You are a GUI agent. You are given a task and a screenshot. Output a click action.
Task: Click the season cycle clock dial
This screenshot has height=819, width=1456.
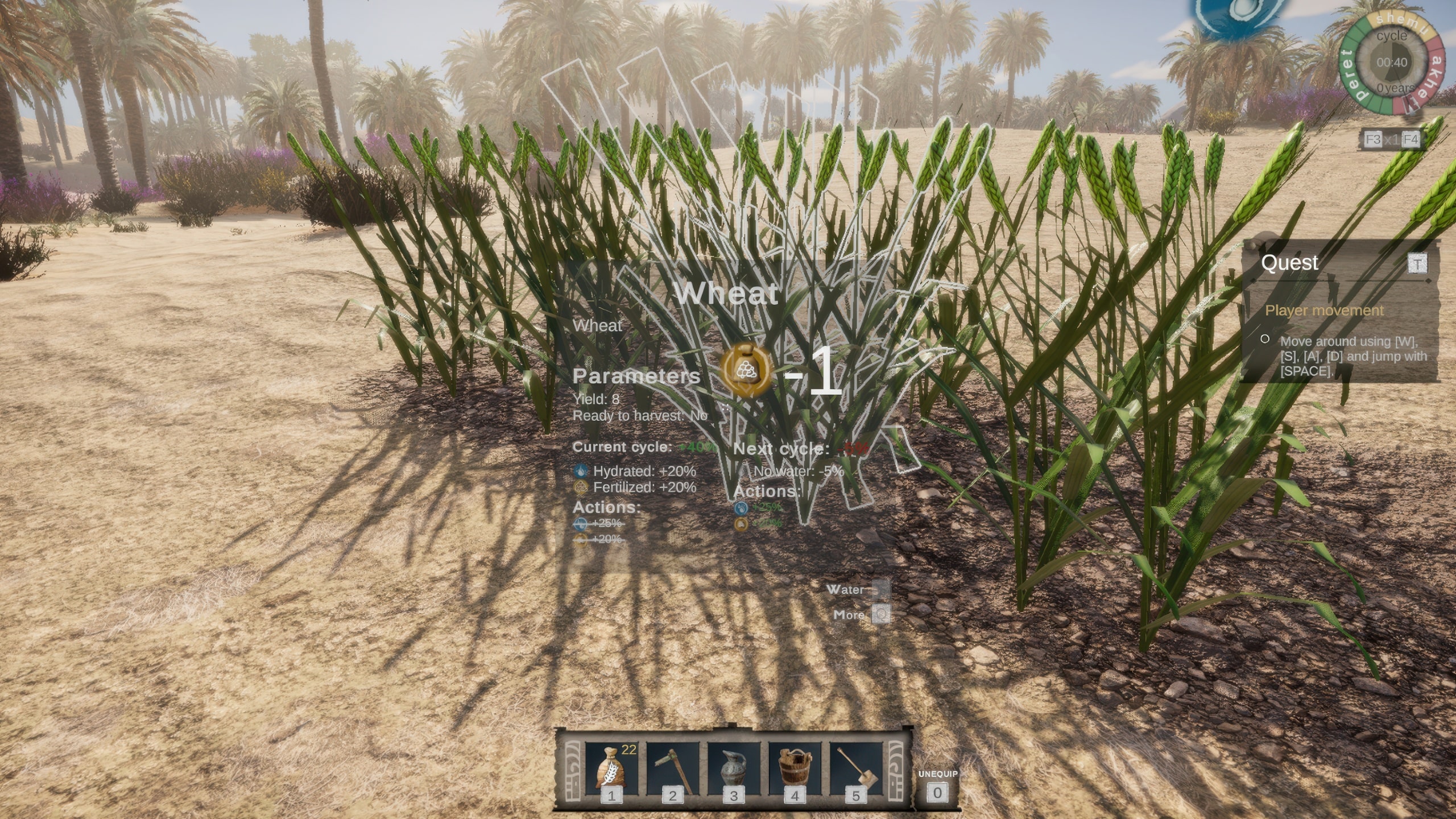click(x=1392, y=63)
